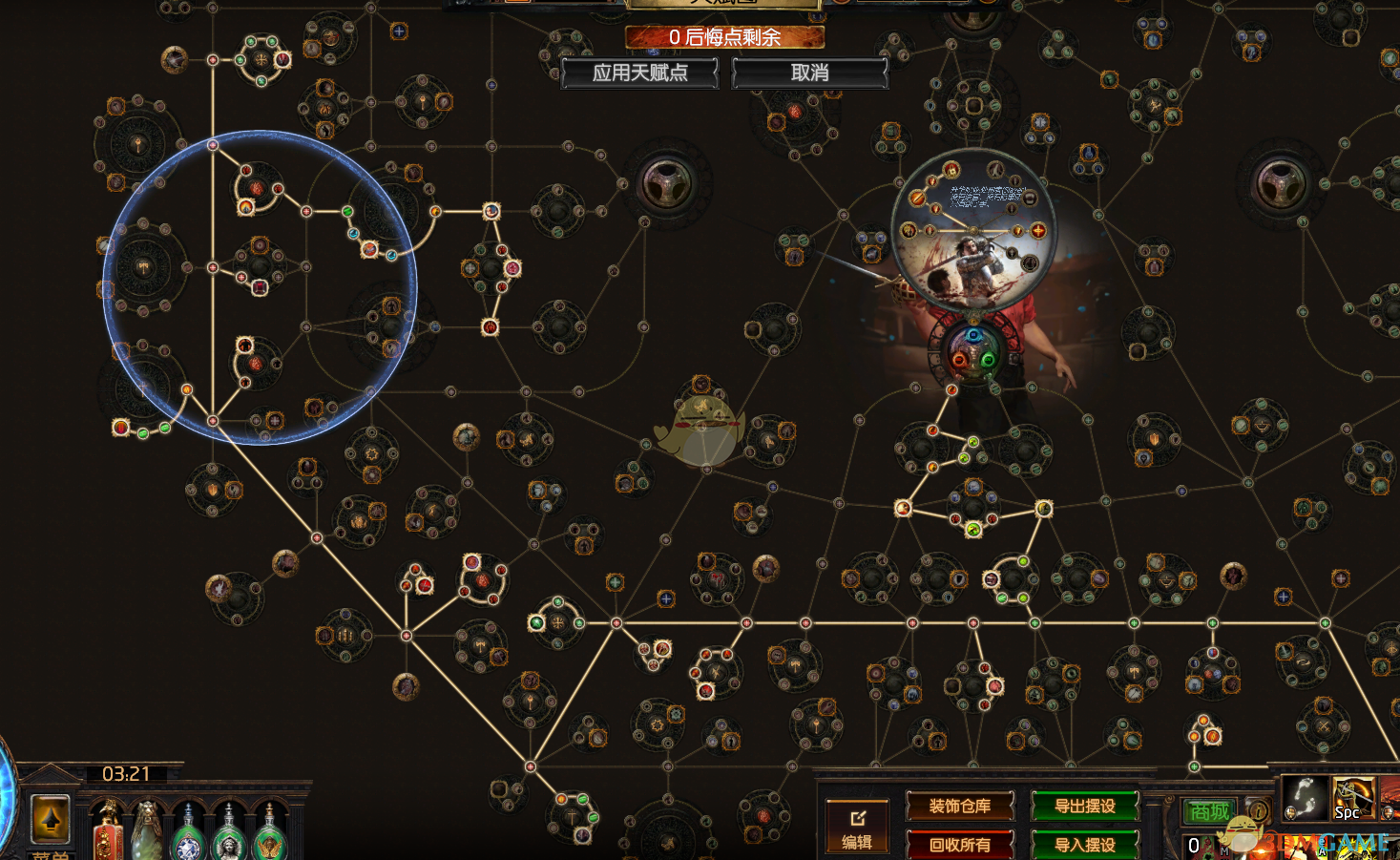This screenshot has width=1400, height=860.
Task: Choose 回收所有 to reclaim all
Action: coord(959,845)
